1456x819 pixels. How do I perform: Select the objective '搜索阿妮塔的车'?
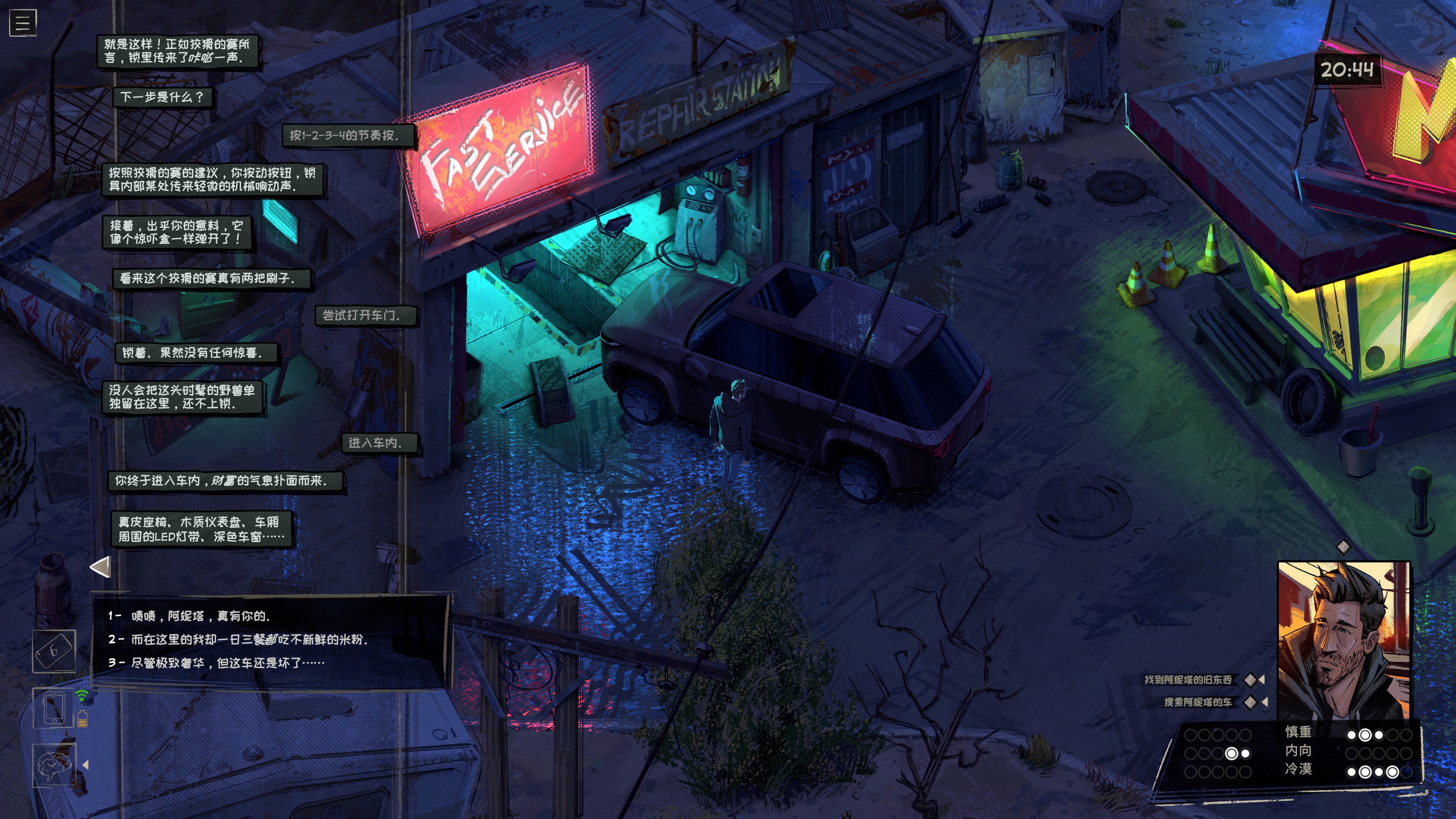click(1197, 702)
